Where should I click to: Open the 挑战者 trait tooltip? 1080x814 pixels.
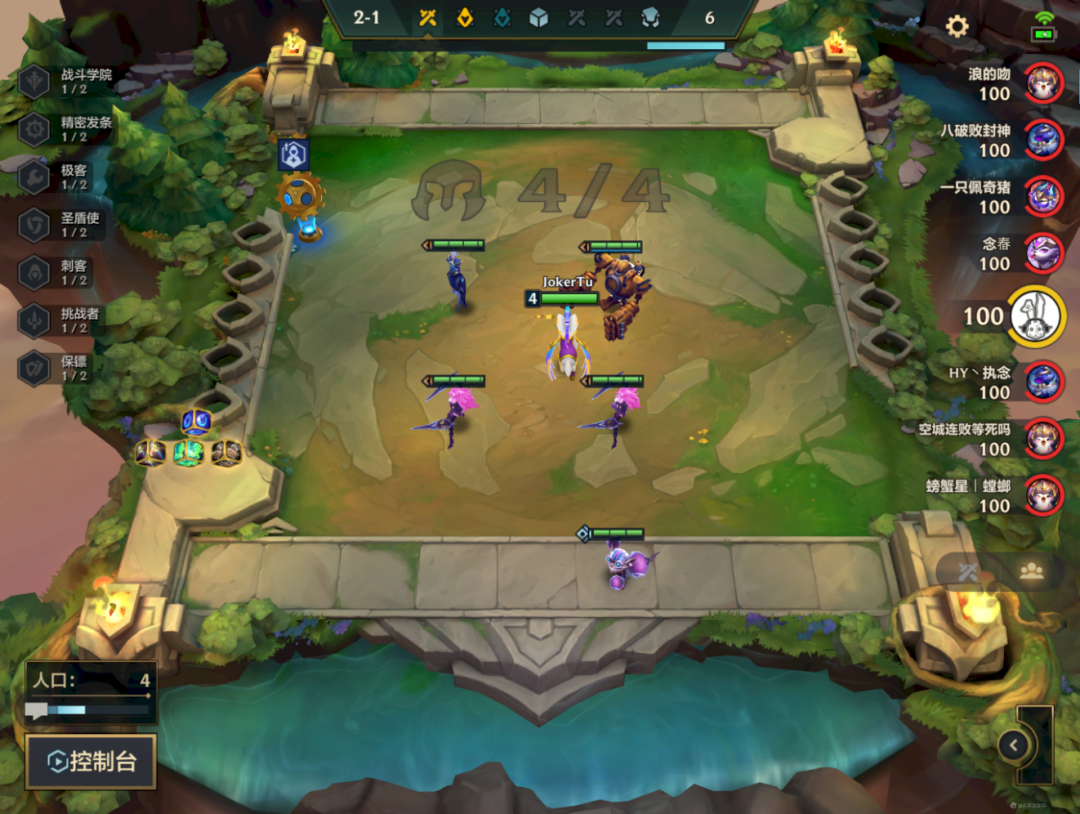point(70,321)
